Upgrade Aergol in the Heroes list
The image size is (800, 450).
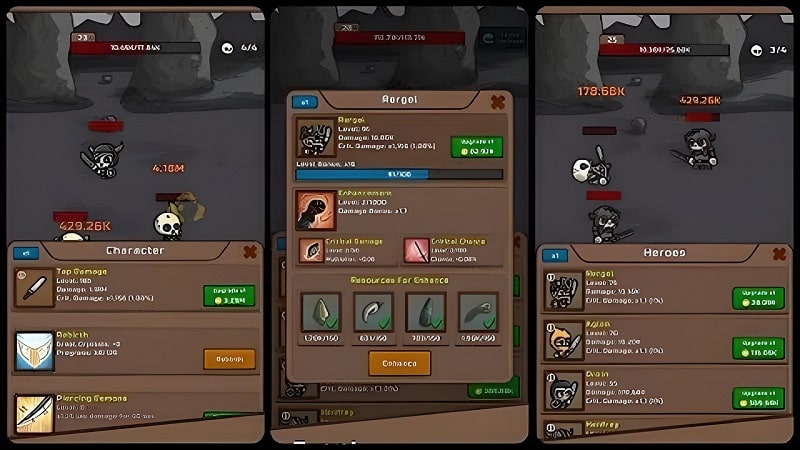tap(757, 297)
